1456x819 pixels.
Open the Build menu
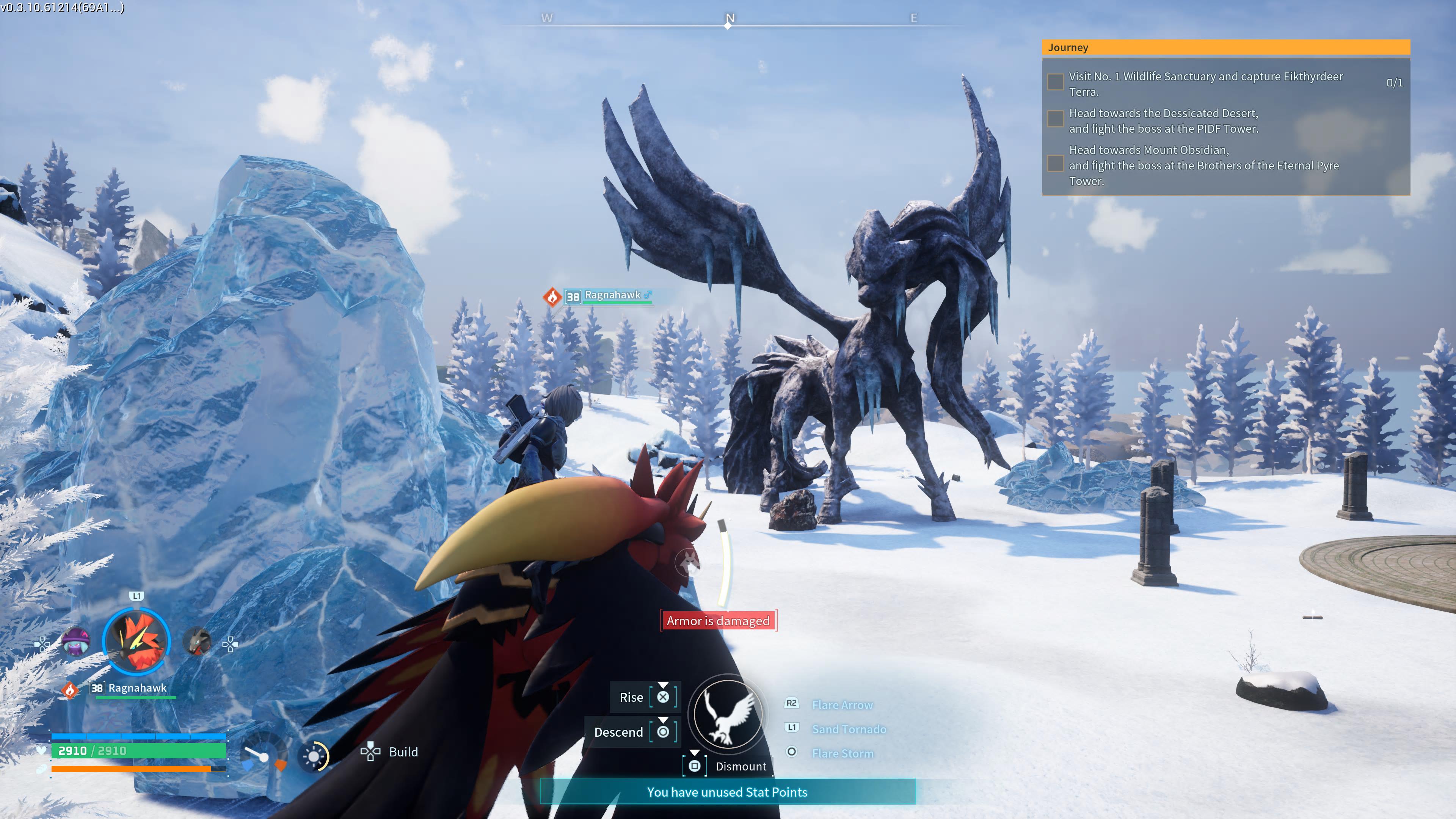402,752
